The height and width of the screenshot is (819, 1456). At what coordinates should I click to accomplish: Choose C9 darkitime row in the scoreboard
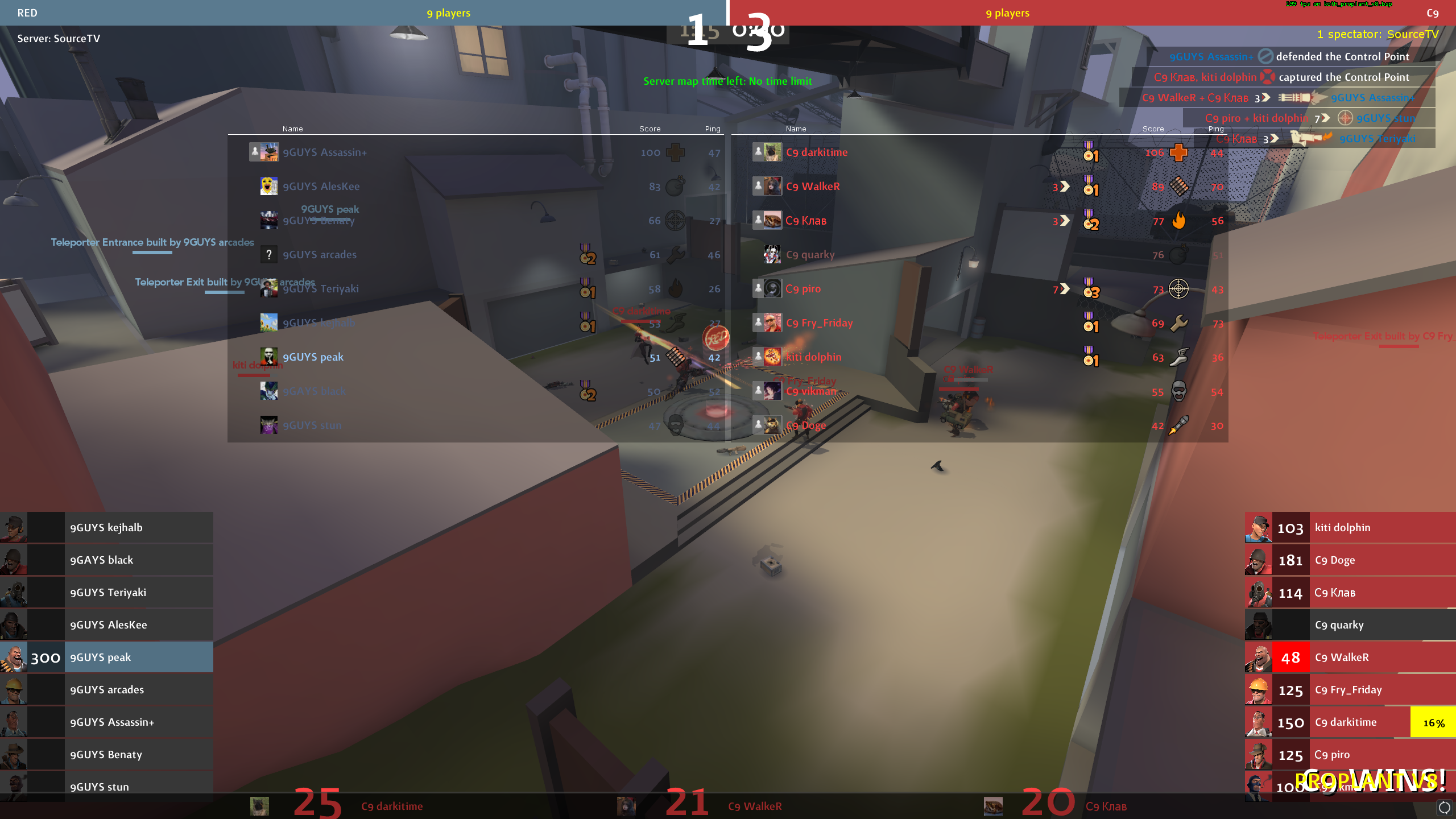(817, 152)
